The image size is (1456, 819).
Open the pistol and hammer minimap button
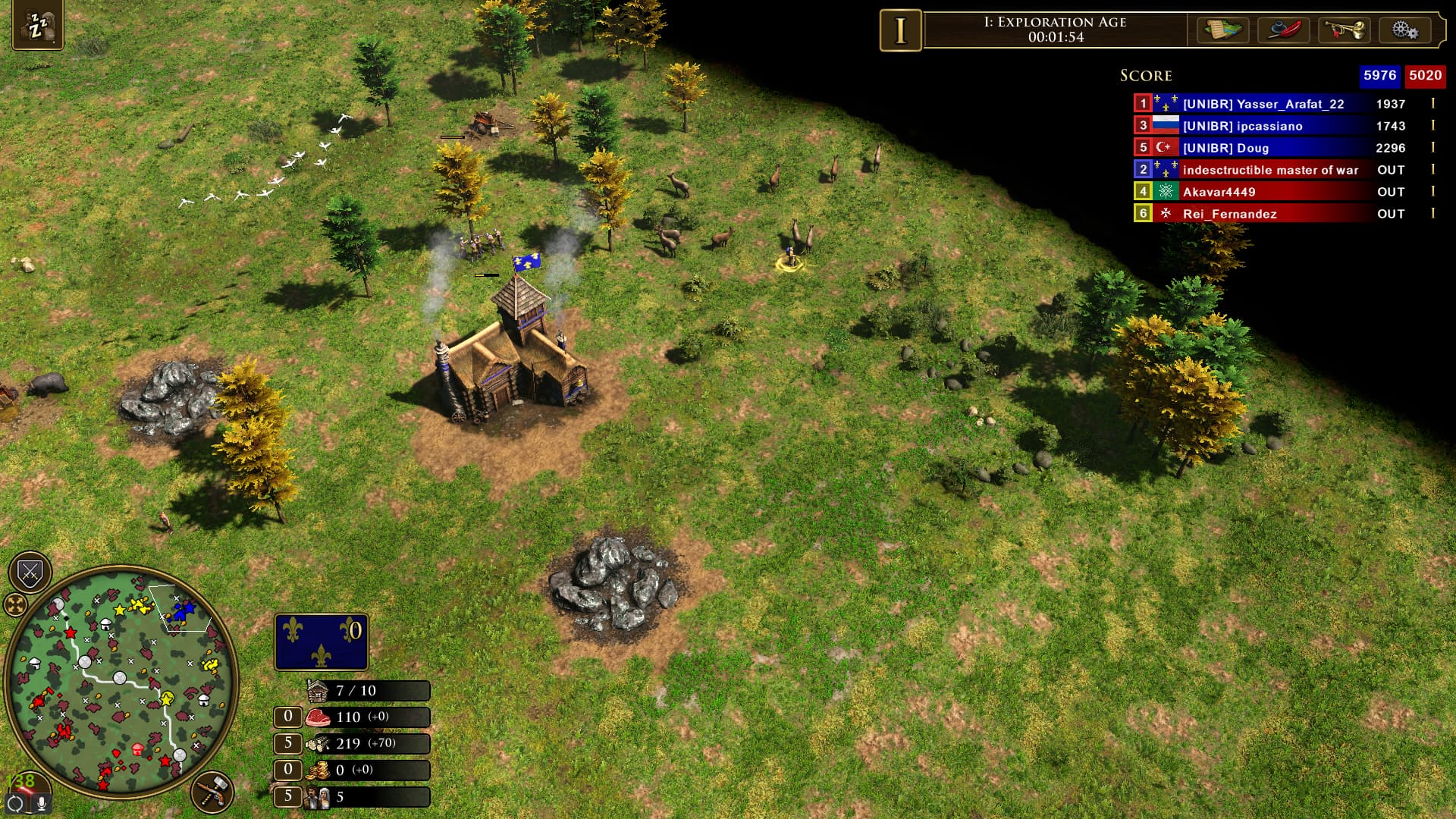(x=212, y=792)
